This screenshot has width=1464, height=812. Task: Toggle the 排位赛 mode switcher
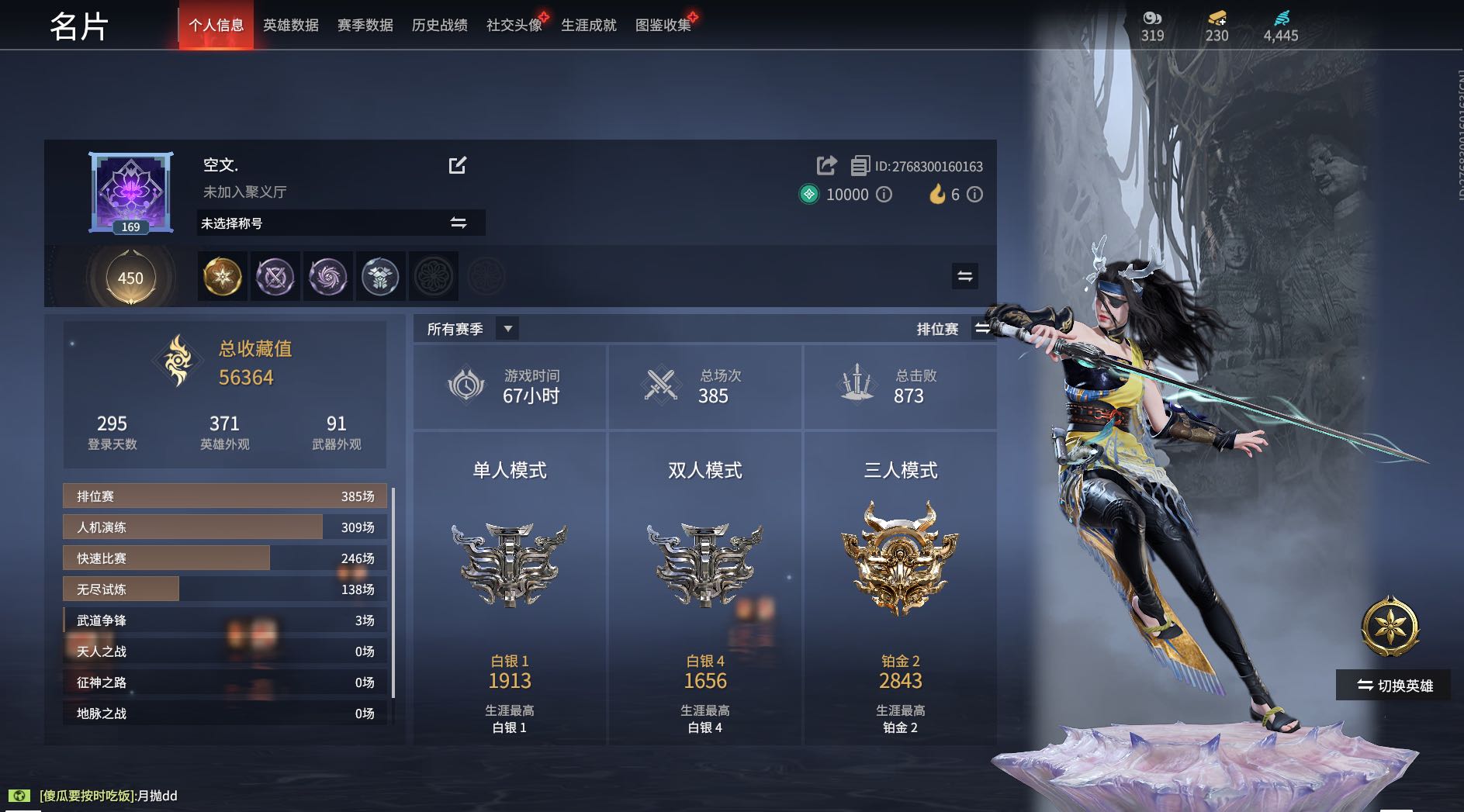(x=982, y=329)
